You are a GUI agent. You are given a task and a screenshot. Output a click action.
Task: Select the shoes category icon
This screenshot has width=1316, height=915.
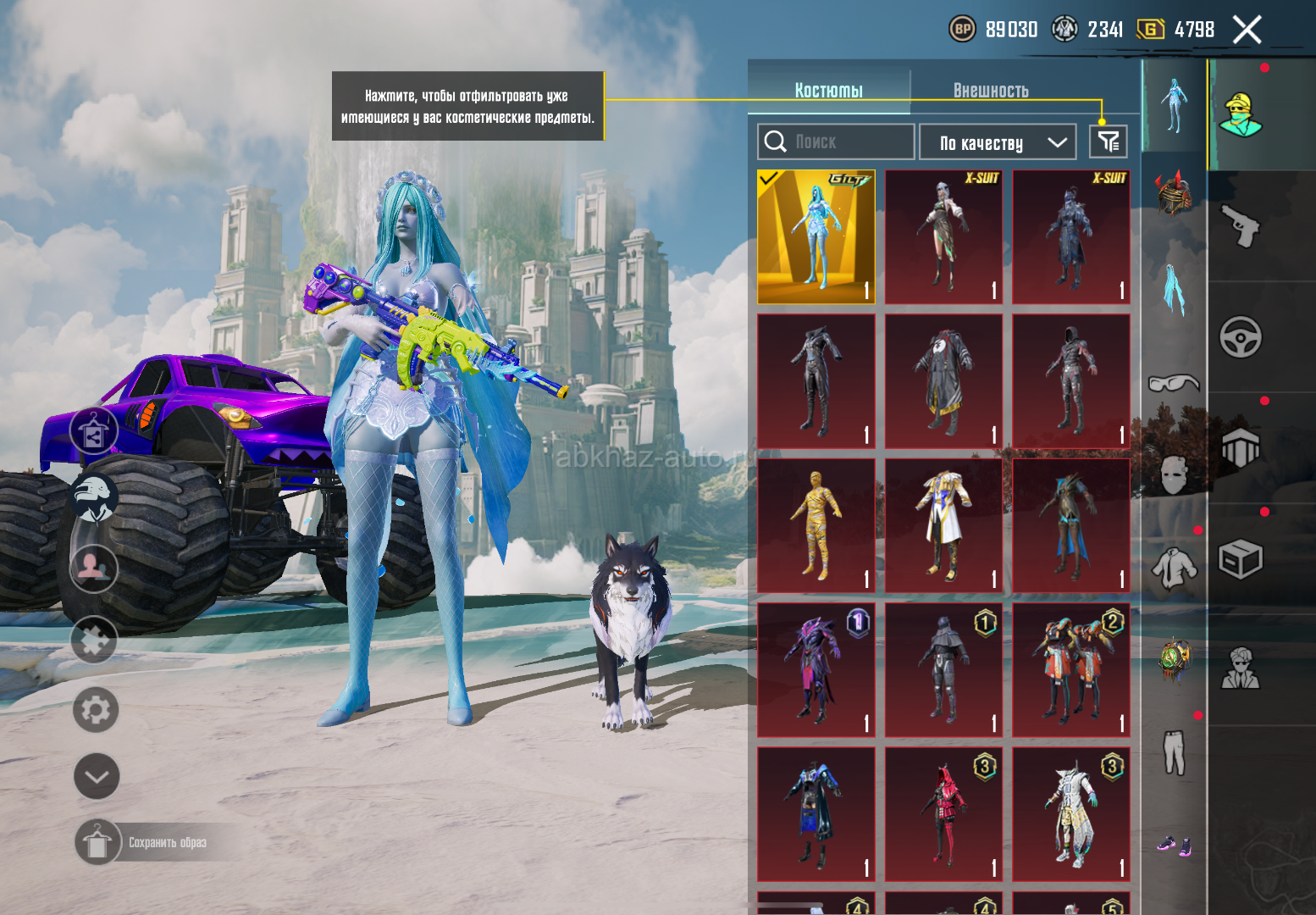[1174, 845]
